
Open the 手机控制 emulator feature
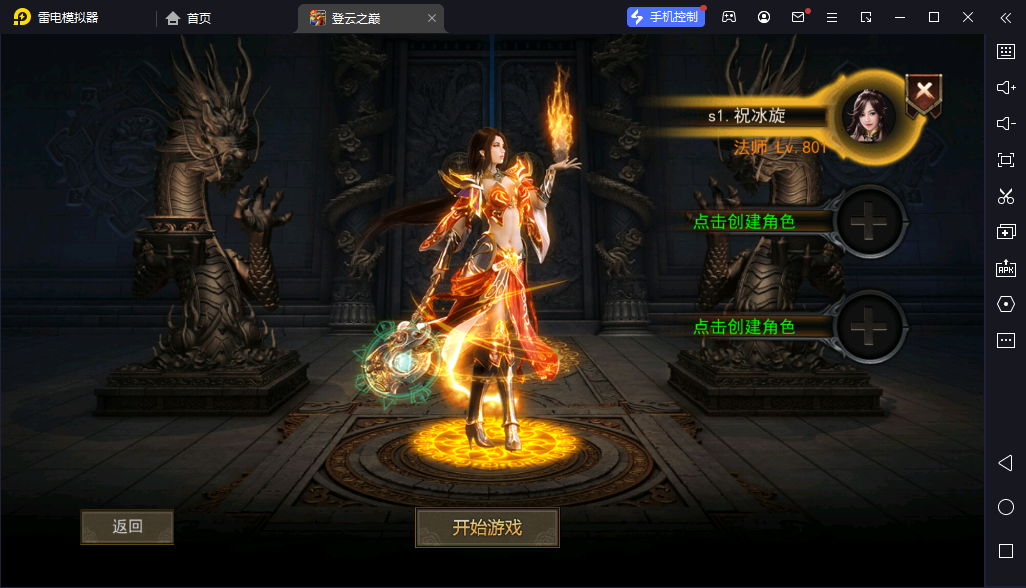point(666,17)
